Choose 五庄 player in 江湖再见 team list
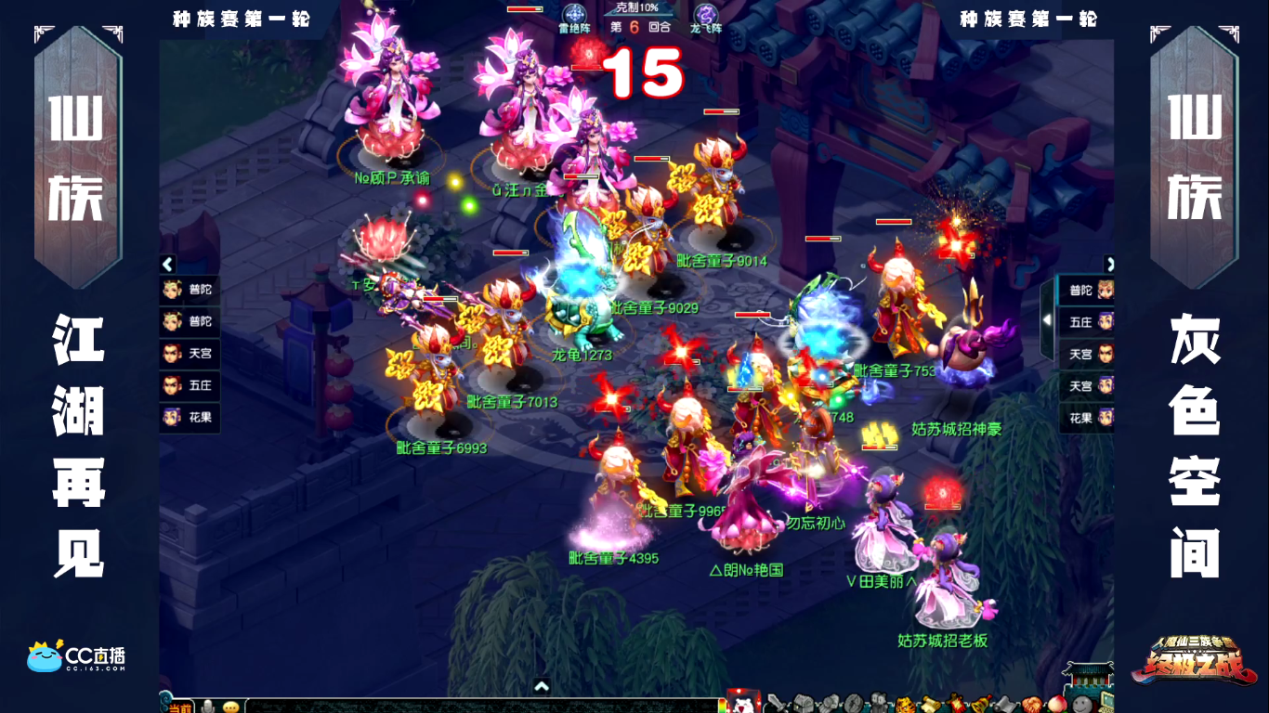The height and width of the screenshot is (713, 1269). coord(189,386)
